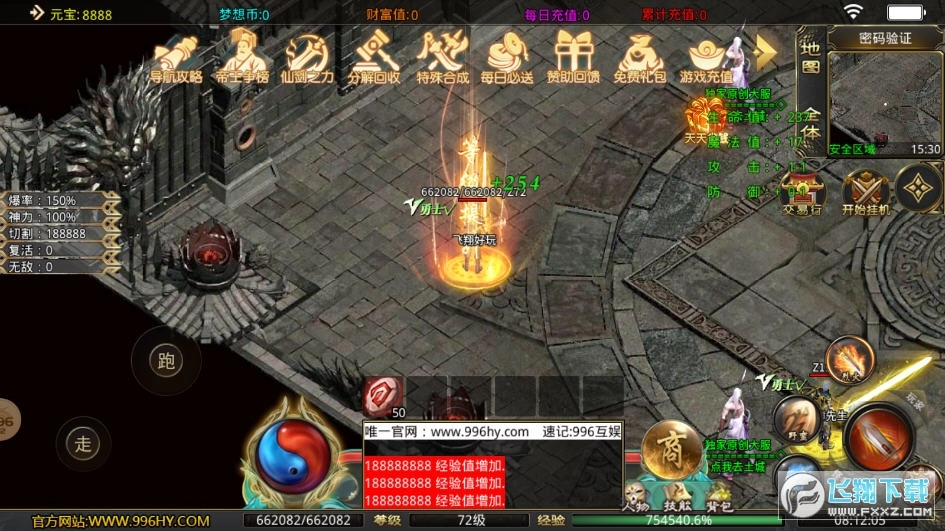Open the 仙剑之力 sword power menu
The height and width of the screenshot is (531, 945).
click(307, 58)
